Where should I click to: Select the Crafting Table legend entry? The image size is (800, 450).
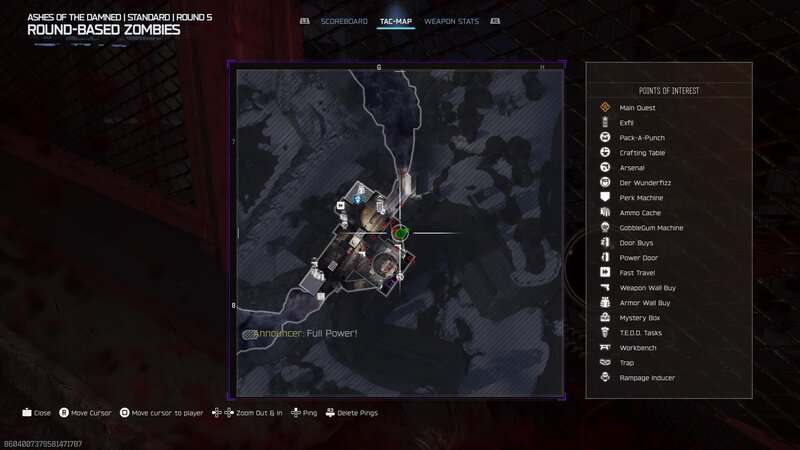click(642, 152)
